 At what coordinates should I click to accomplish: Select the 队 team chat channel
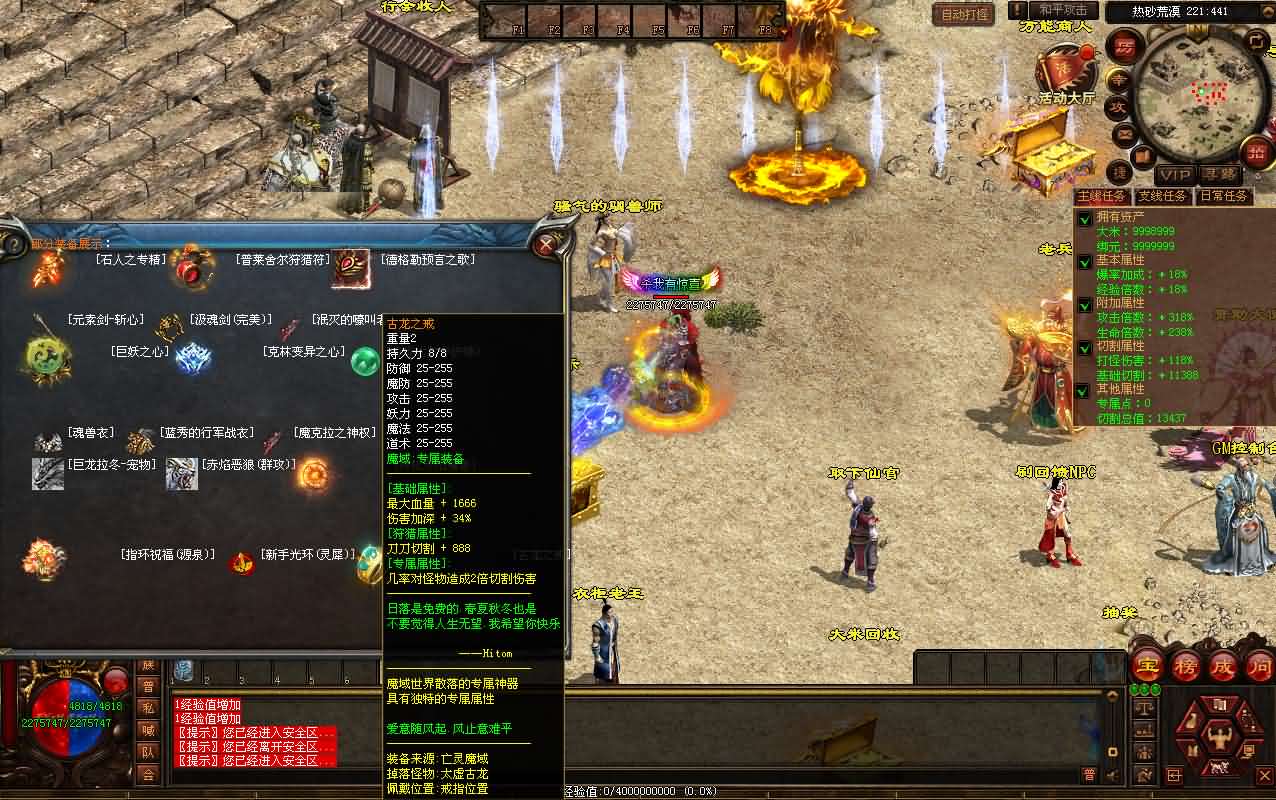[148, 752]
